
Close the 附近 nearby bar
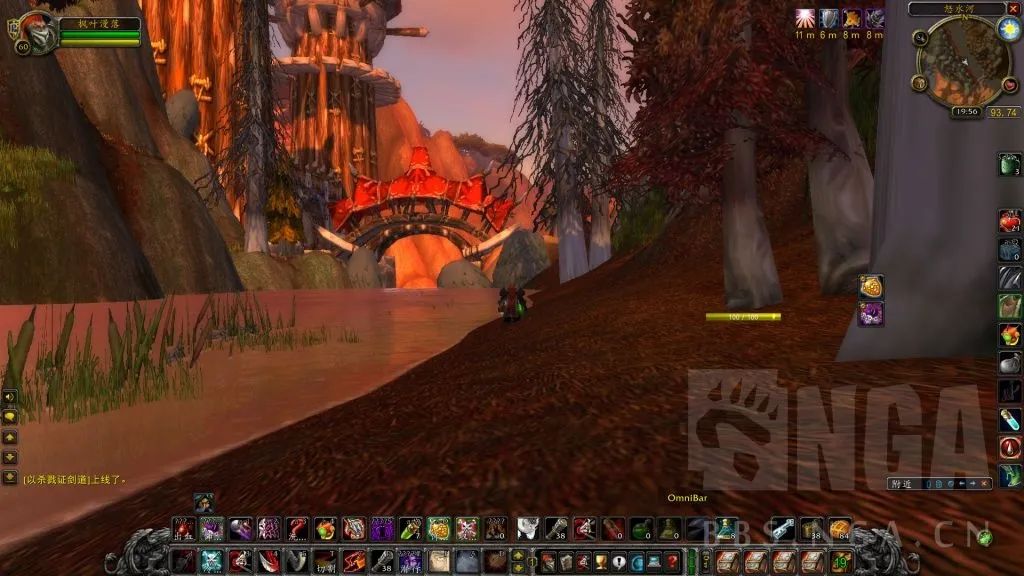coord(986,484)
